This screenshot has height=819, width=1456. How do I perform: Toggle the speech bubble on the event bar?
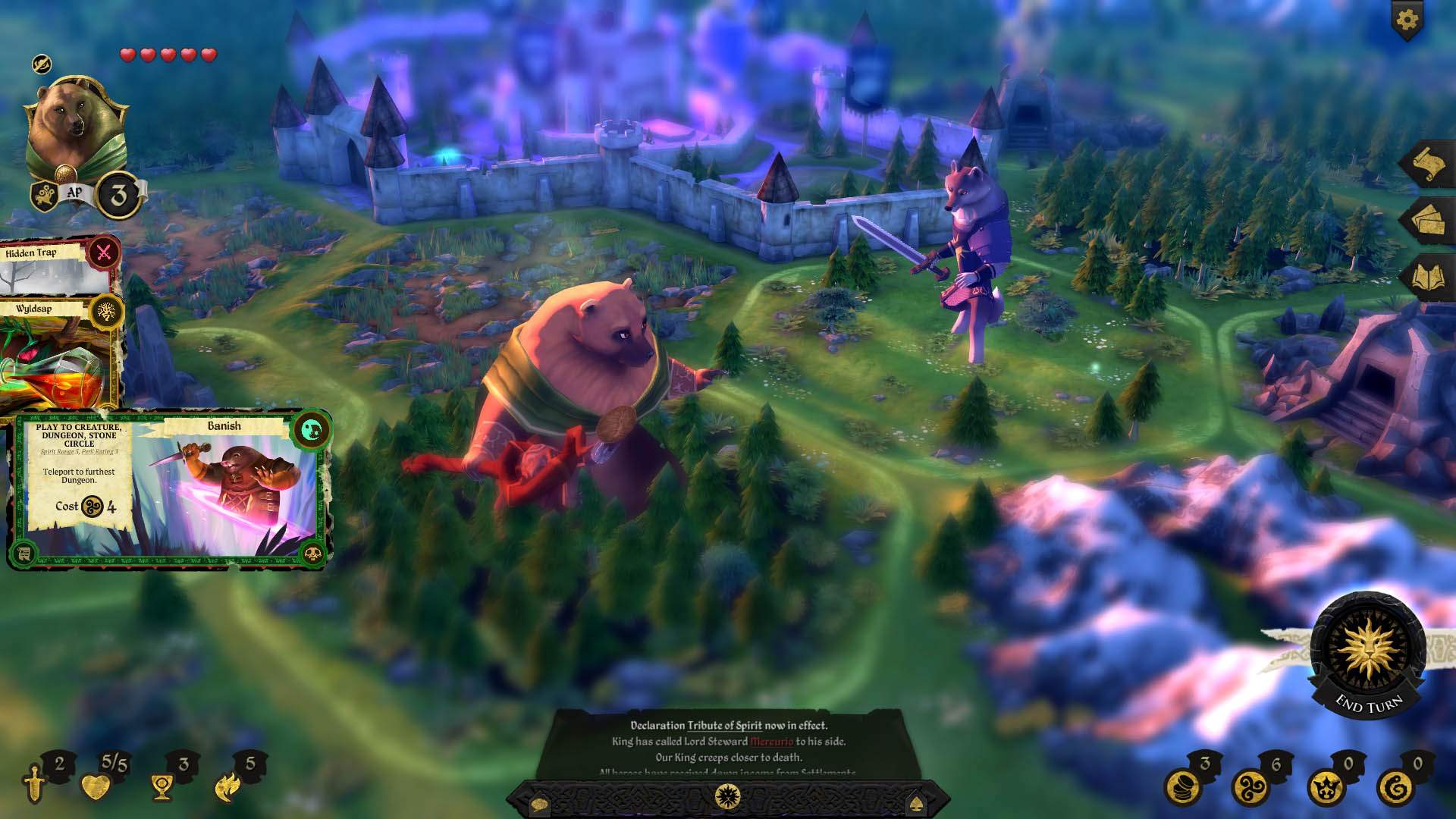[539, 805]
